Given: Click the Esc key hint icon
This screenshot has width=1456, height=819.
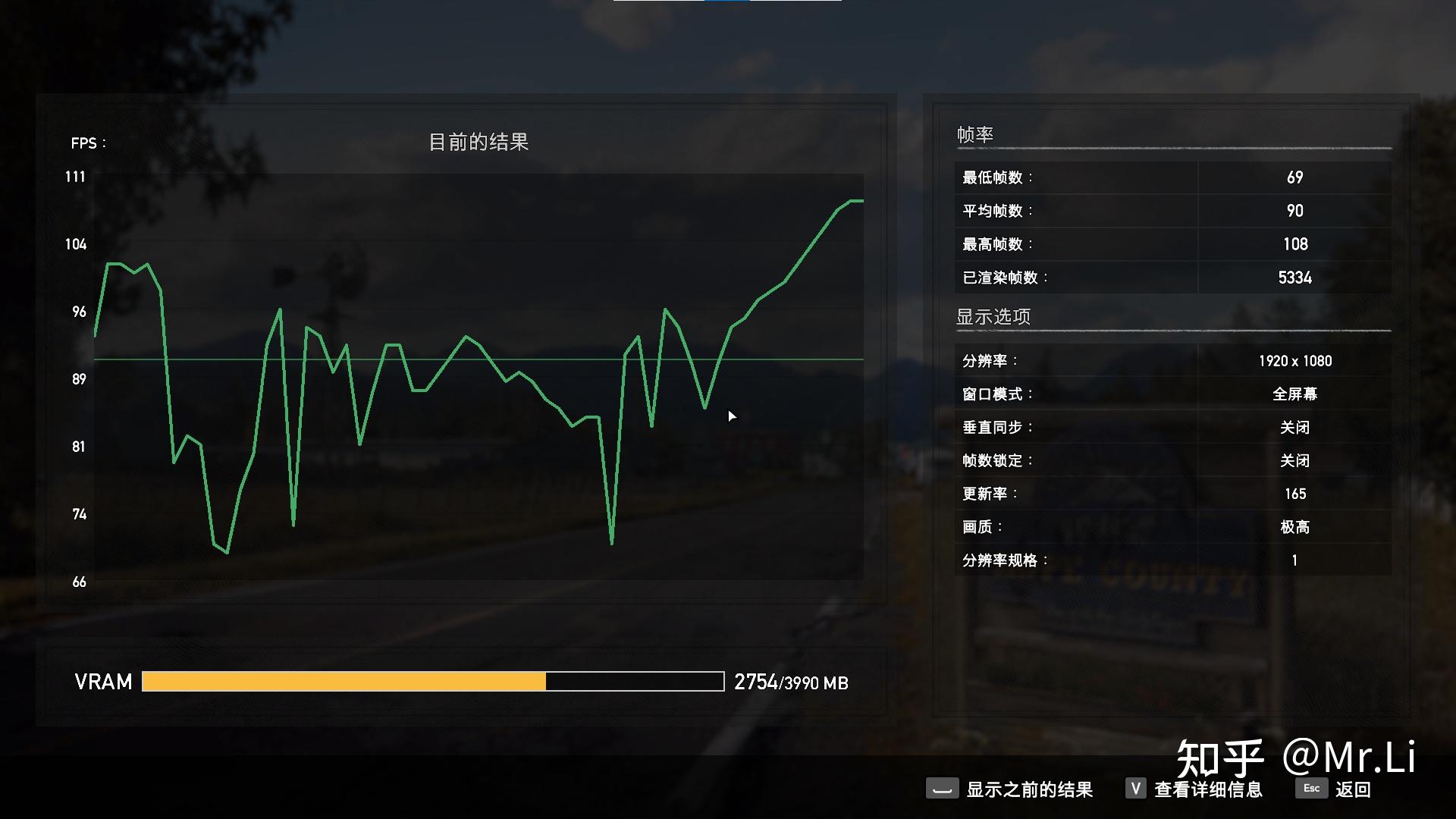Looking at the screenshot, I should [x=1311, y=789].
